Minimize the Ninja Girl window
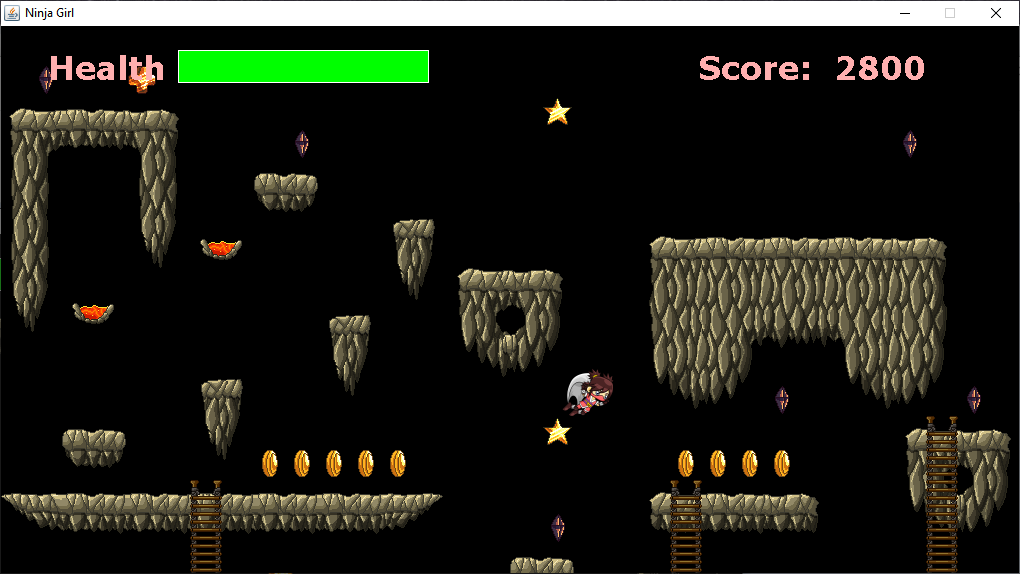Screen dimensions: 1020x574 click(x=904, y=13)
